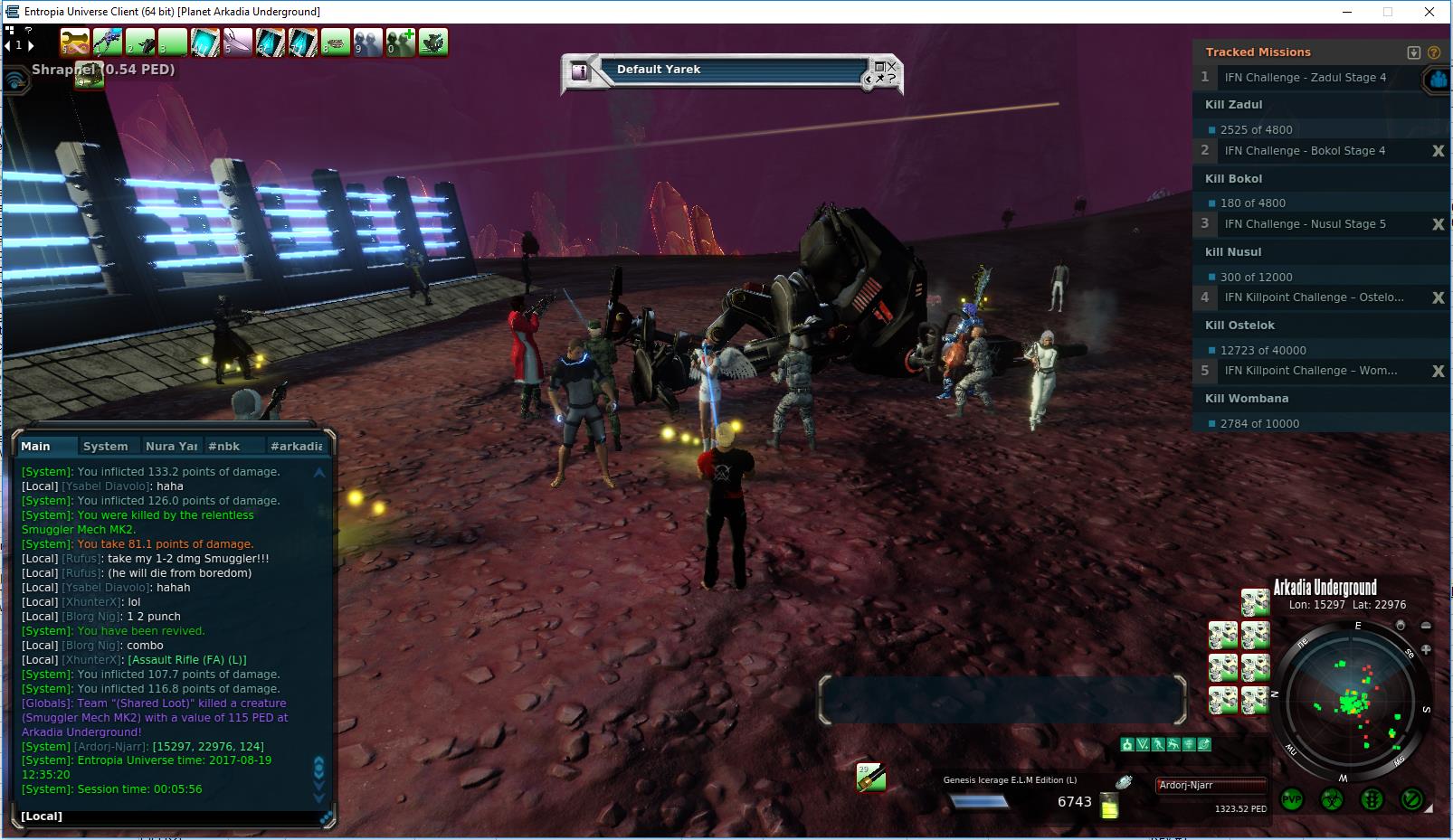Switch to the #arkadia chat tab
The width and height of the screenshot is (1453, 840).
tap(296, 446)
